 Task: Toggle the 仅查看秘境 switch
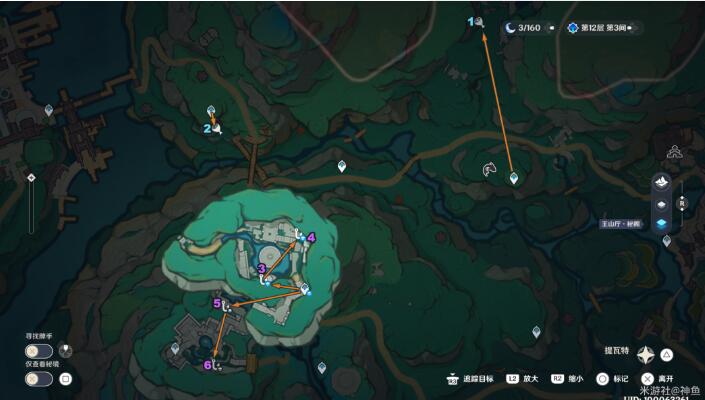click(39, 379)
